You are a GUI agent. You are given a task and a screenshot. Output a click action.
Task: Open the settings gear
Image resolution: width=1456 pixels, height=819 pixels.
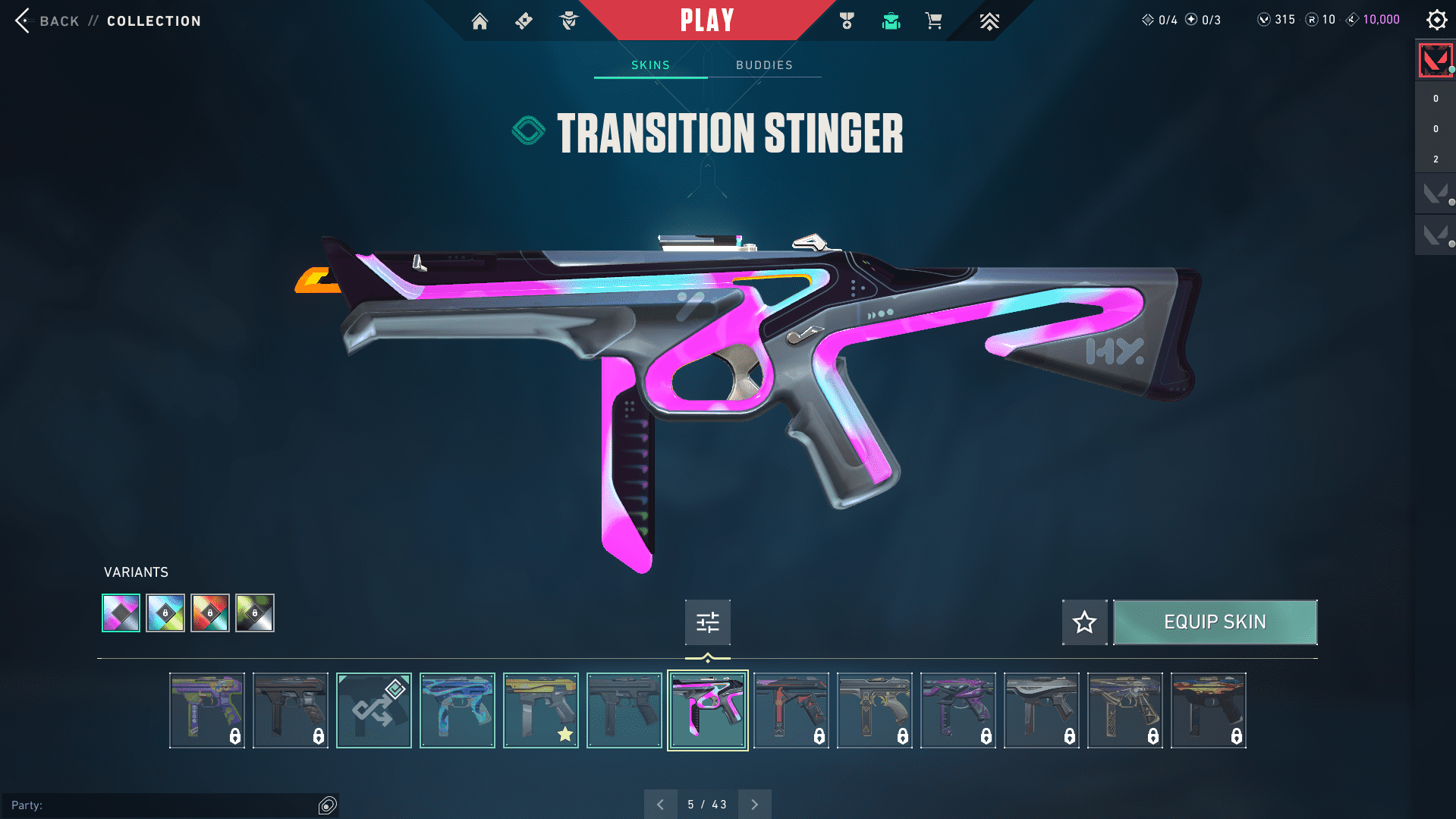click(x=1436, y=20)
